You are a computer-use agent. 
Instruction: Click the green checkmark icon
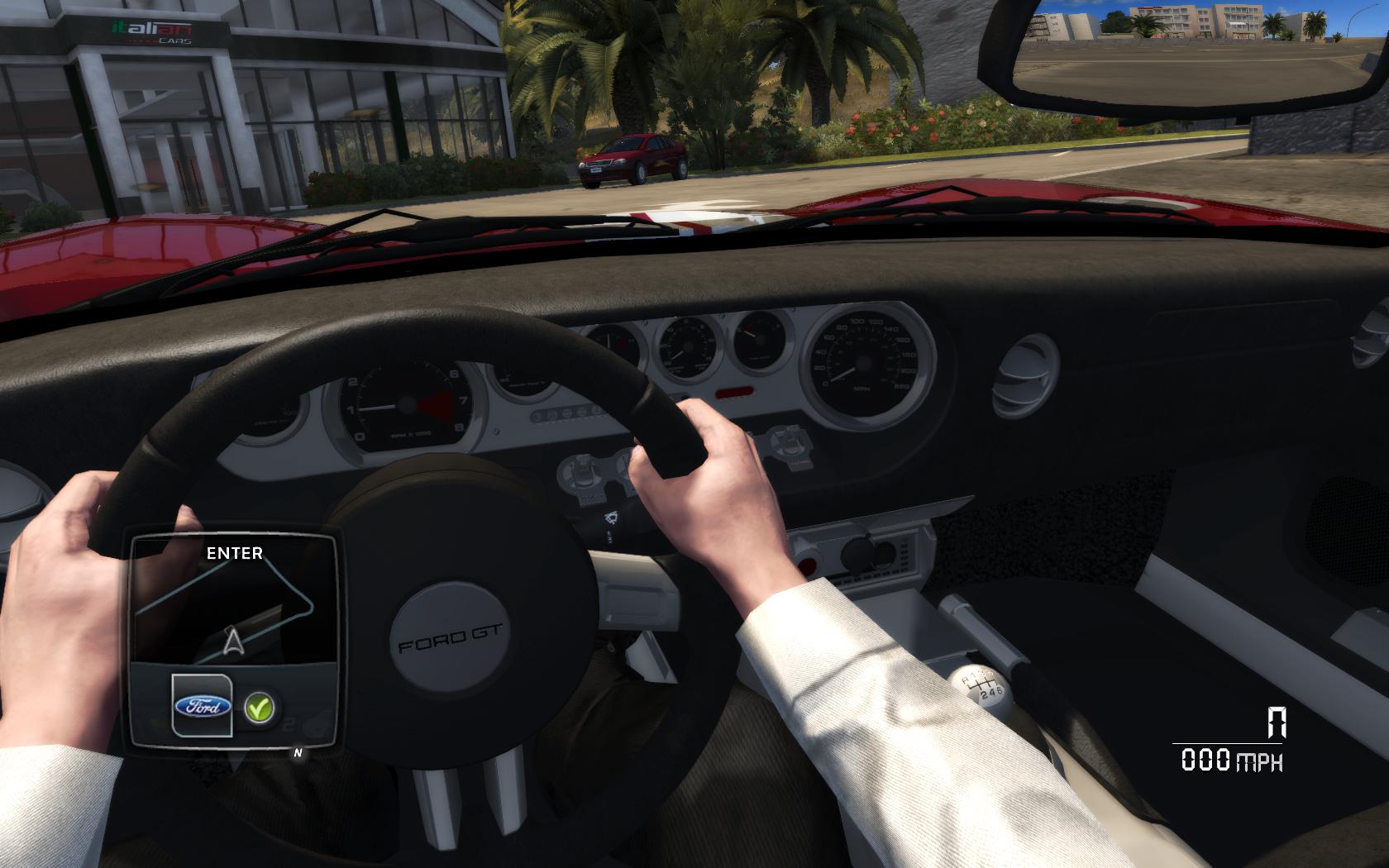coord(260,708)
